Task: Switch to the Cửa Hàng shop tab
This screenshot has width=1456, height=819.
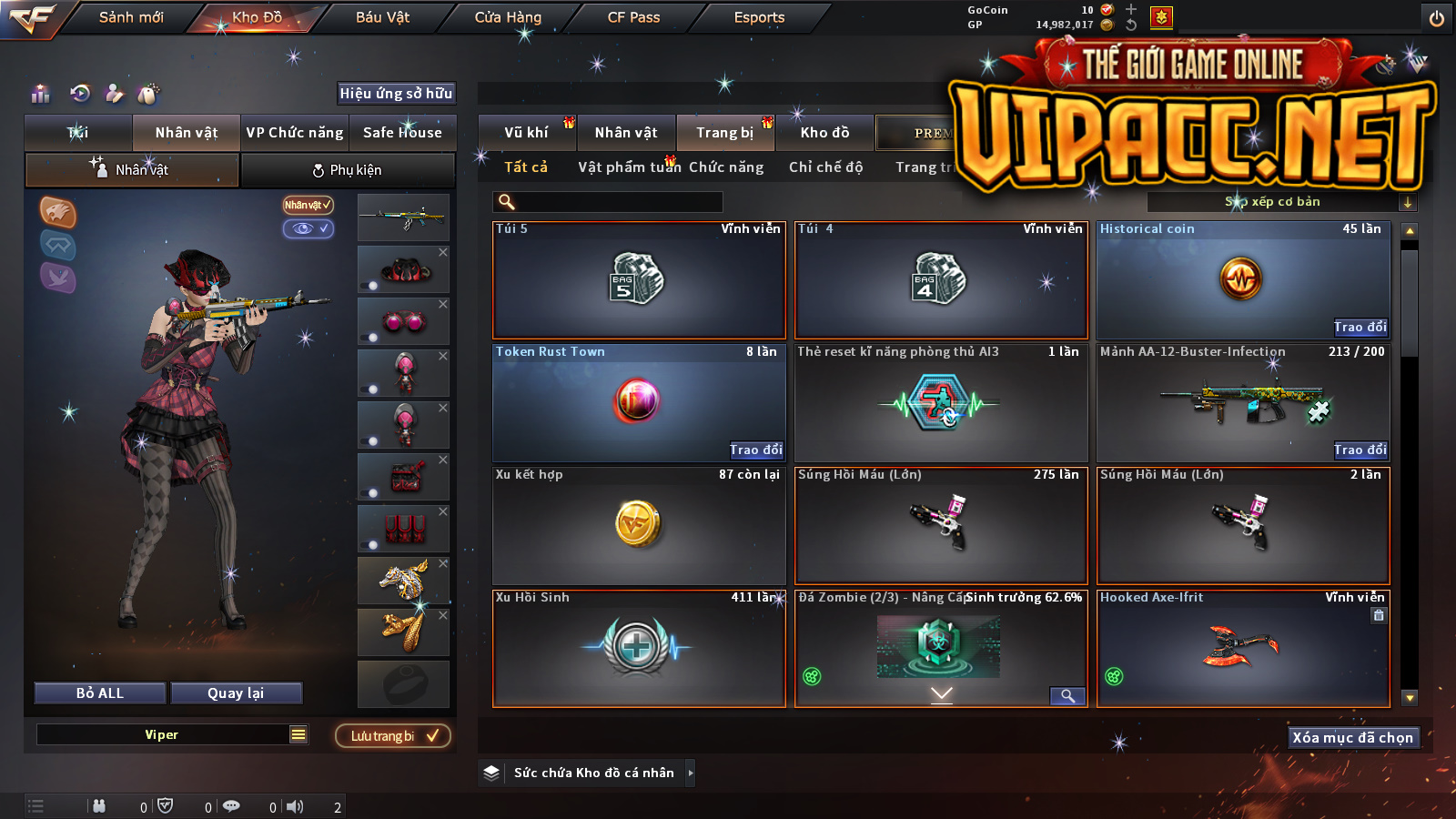Action: [508, 17]
